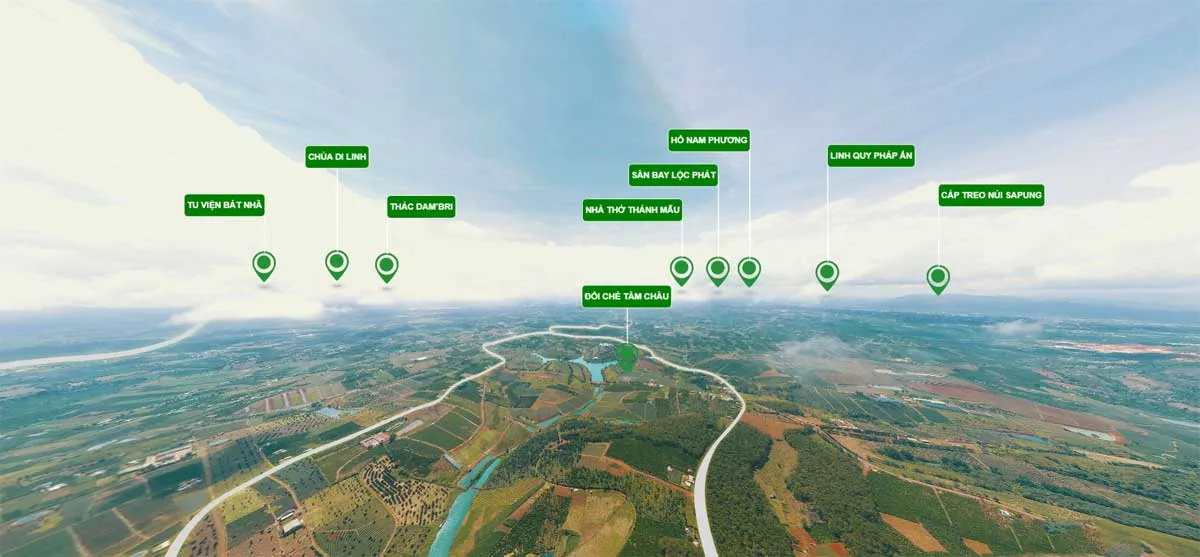Open the Sân Bay Lộc Phát label

(x=673, y=175)
